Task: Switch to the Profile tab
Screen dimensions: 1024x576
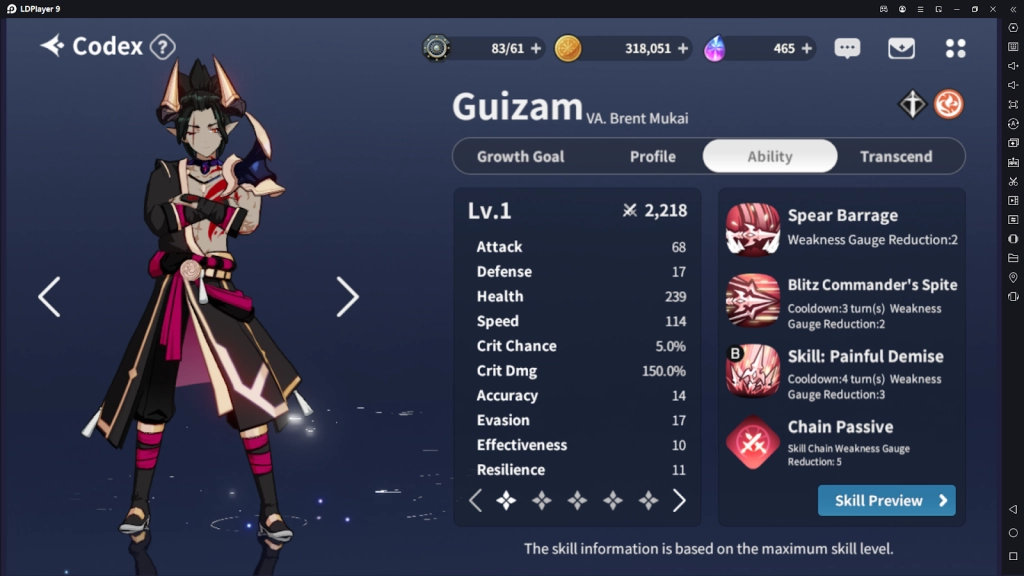Action: [652, 156]
